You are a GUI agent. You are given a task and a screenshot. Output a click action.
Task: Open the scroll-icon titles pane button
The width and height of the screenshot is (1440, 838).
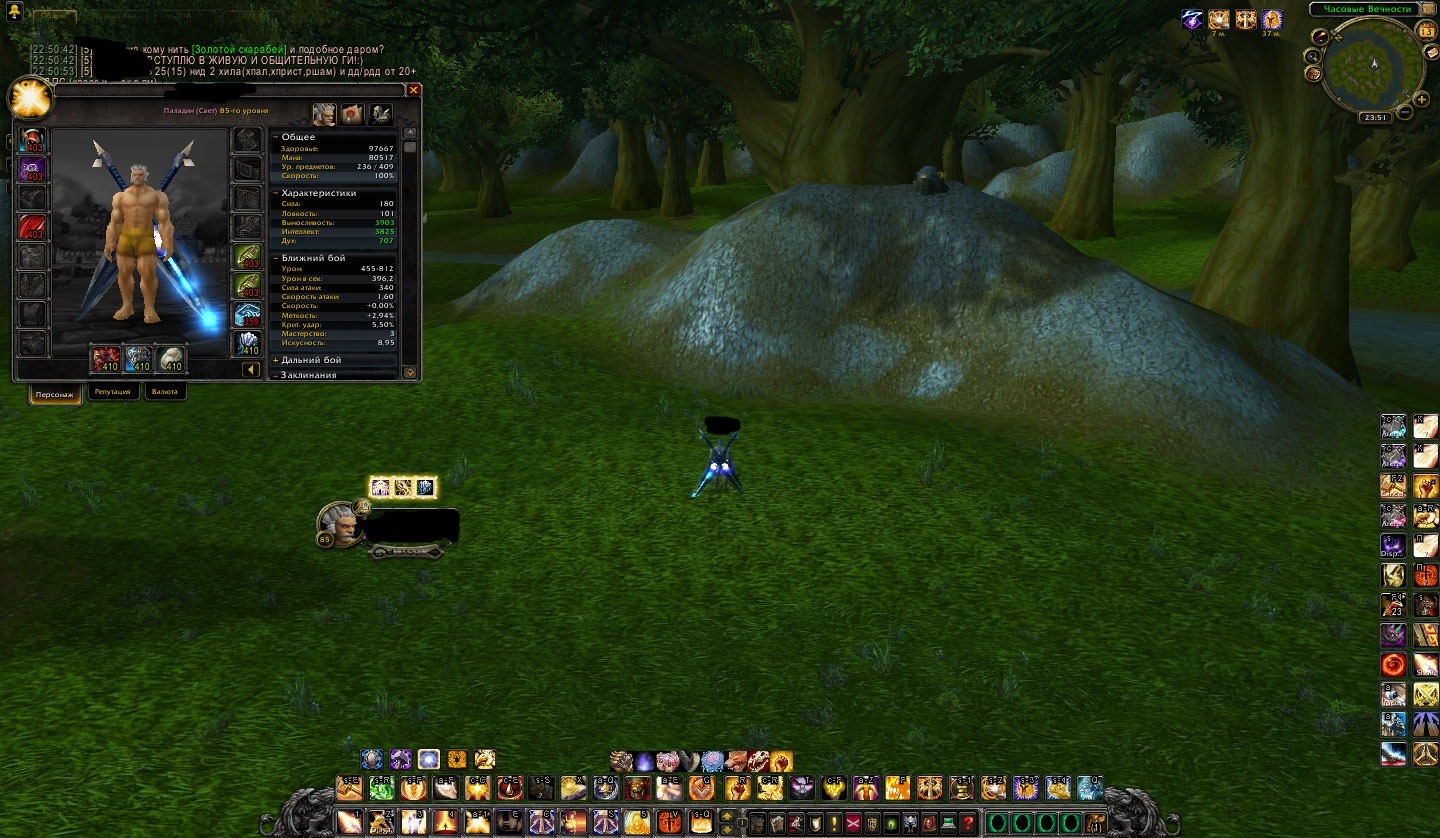[352, 114]
